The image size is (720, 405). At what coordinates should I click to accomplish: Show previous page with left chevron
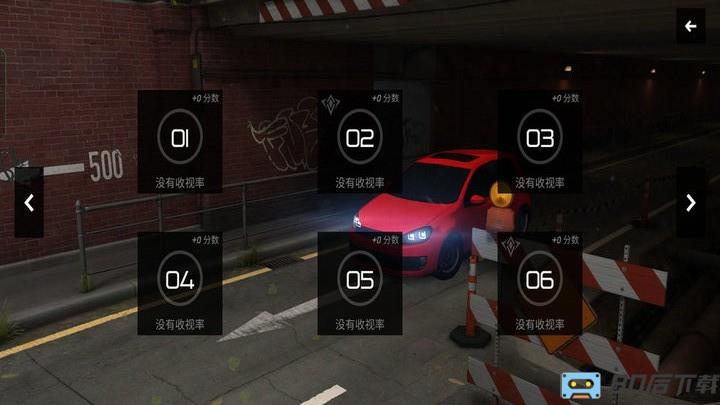(29, 203)
